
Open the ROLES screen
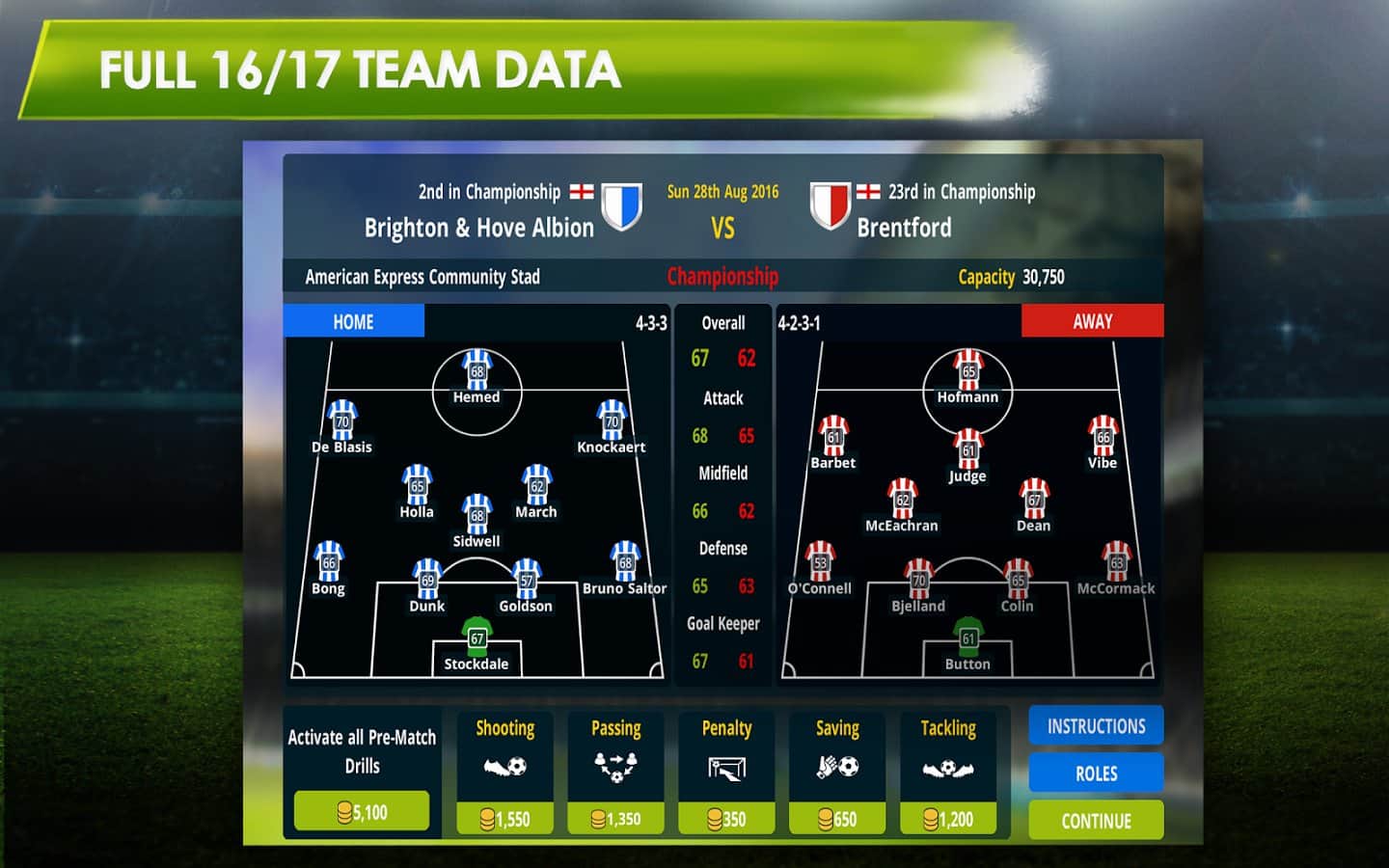[x=1096, y=773]
